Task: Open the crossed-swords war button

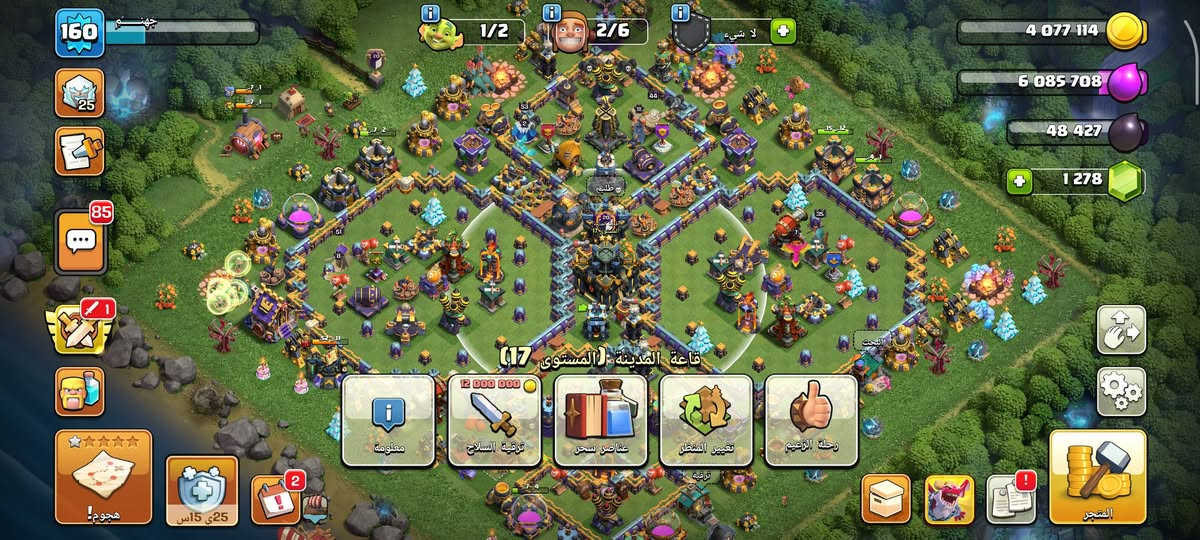Action: point(80,329)
